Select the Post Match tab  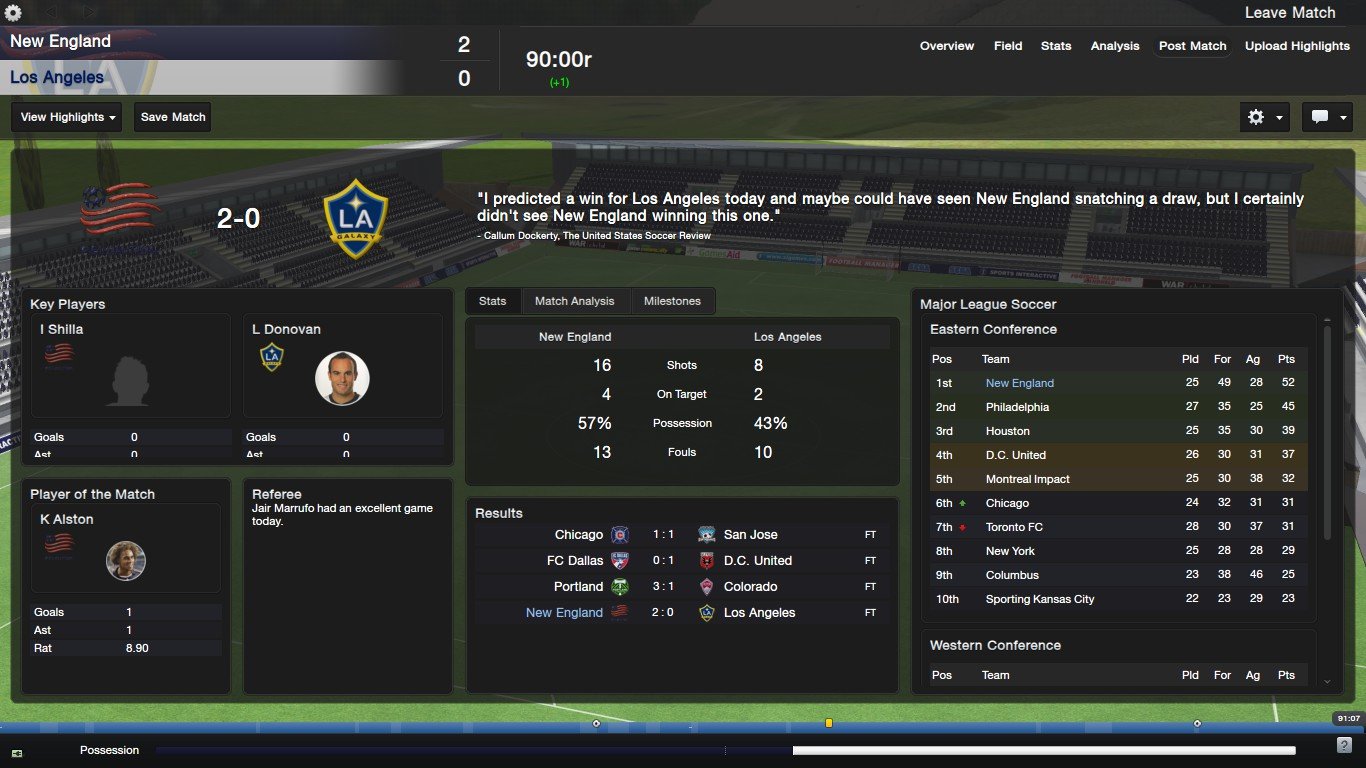(x=1192, y=46)
